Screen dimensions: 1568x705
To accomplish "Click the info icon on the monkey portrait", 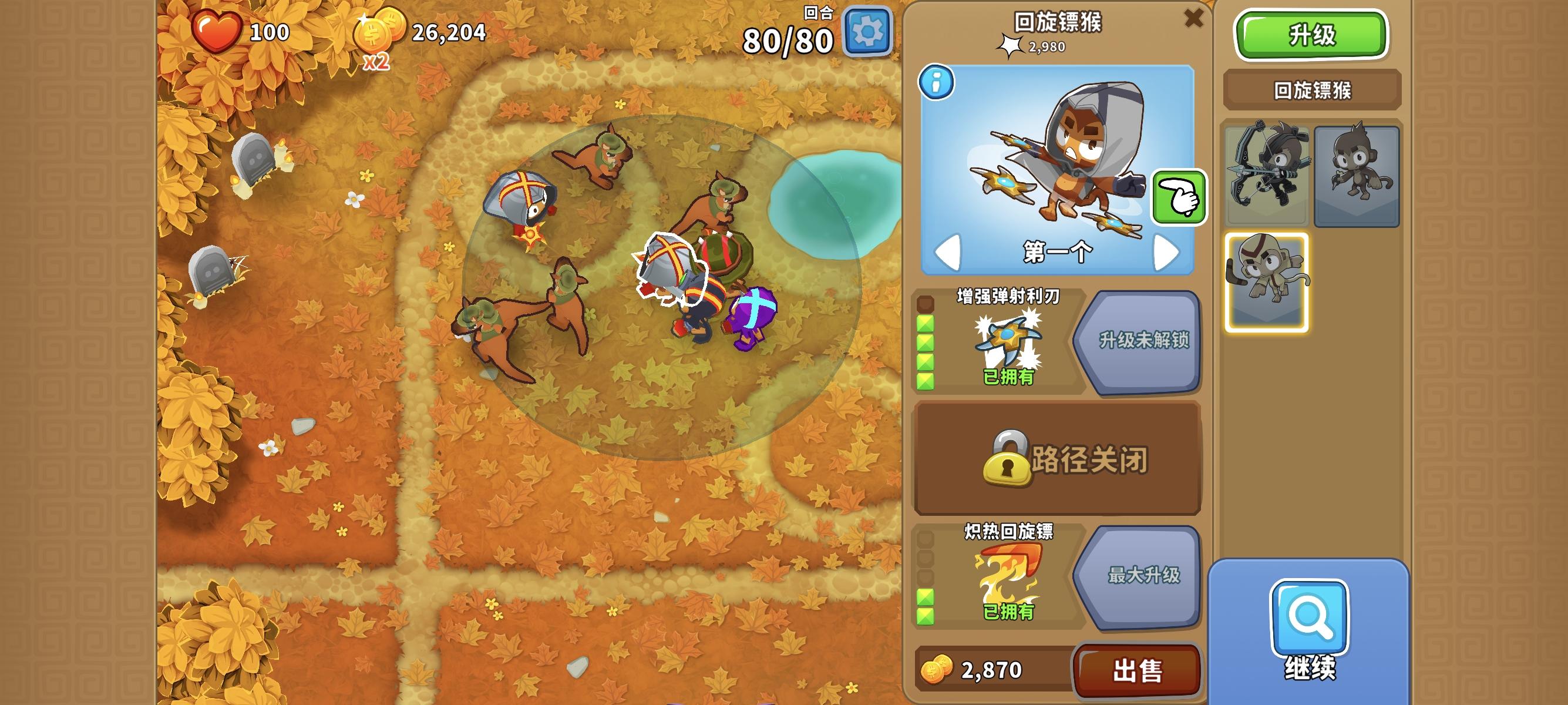I will pyautogui.click(x=937, y=83).
